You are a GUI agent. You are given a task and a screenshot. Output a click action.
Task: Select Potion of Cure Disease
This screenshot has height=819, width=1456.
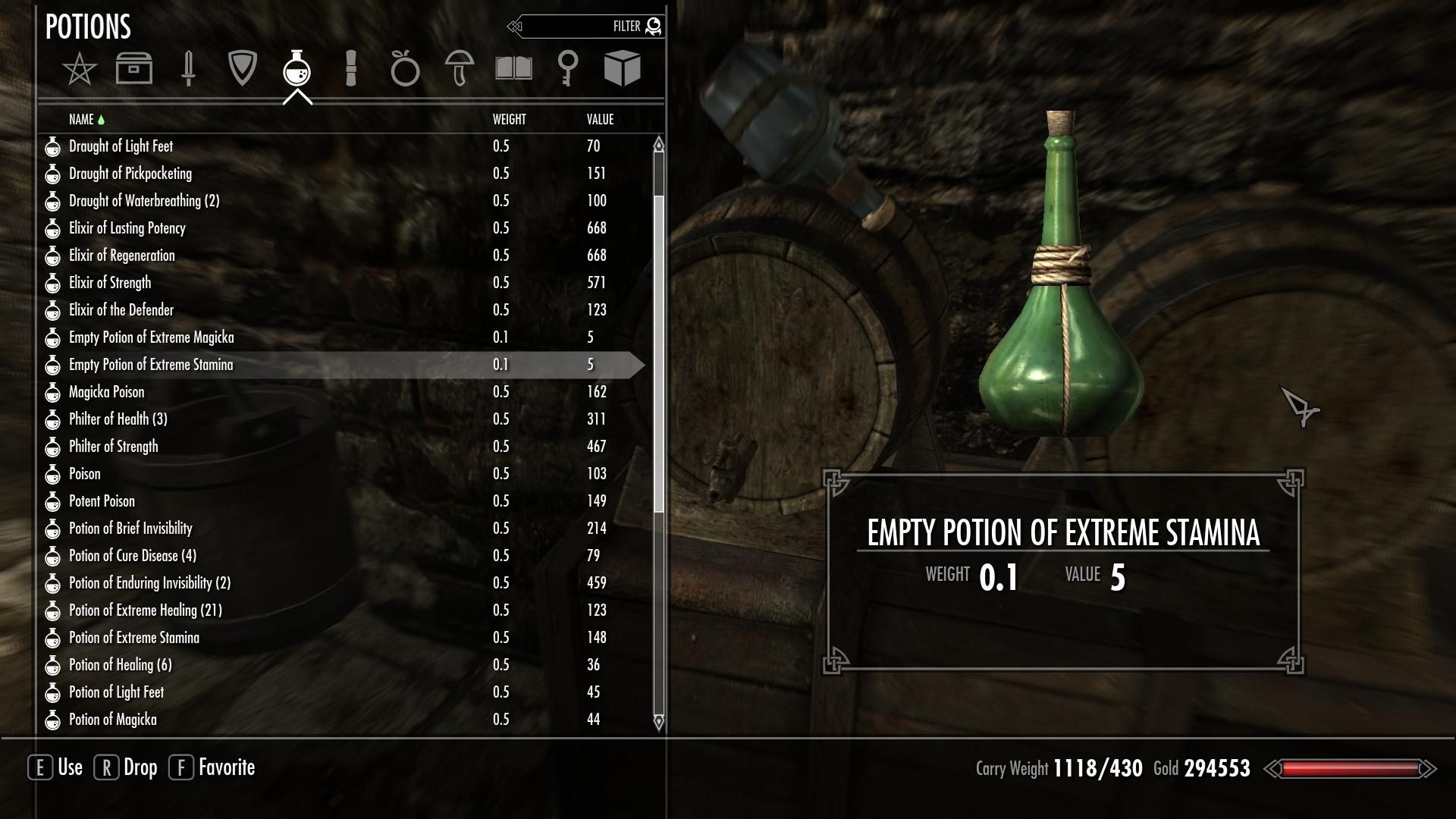click(x=133, y=556)
